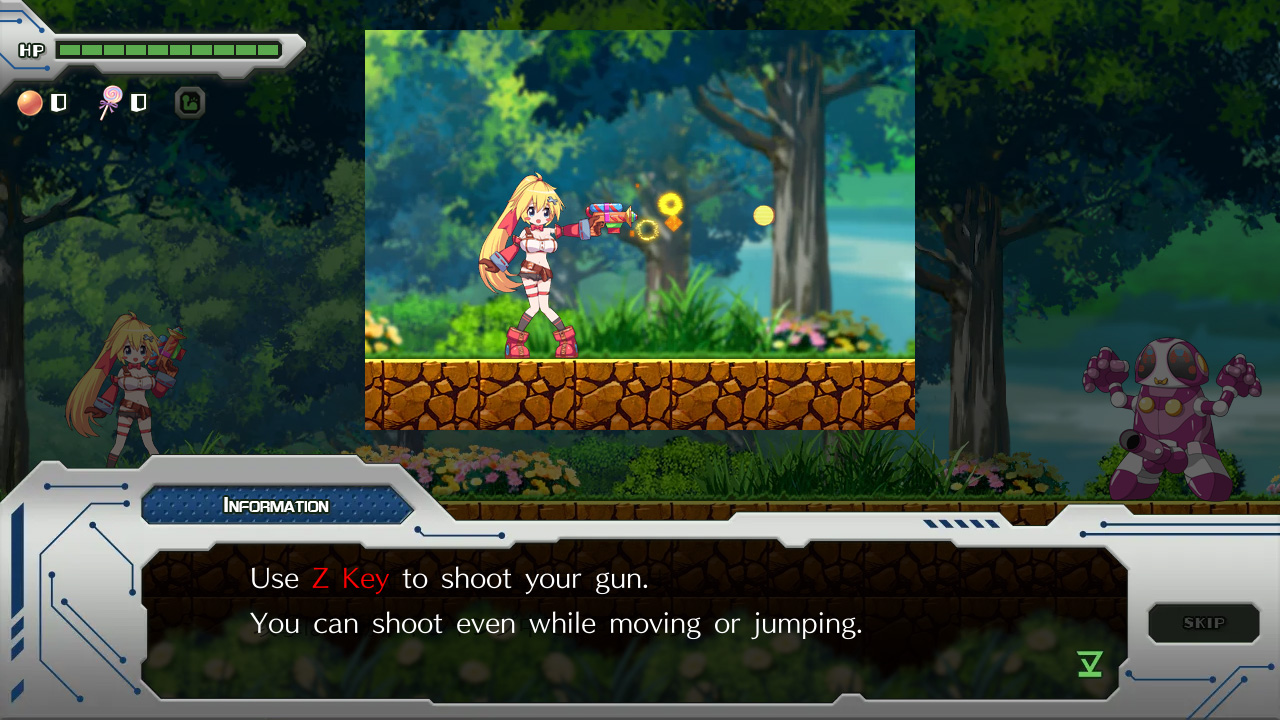Click the shooting tutorial preview image
The width and height of the screenshot is (1280, 720).
click(640, 230)
